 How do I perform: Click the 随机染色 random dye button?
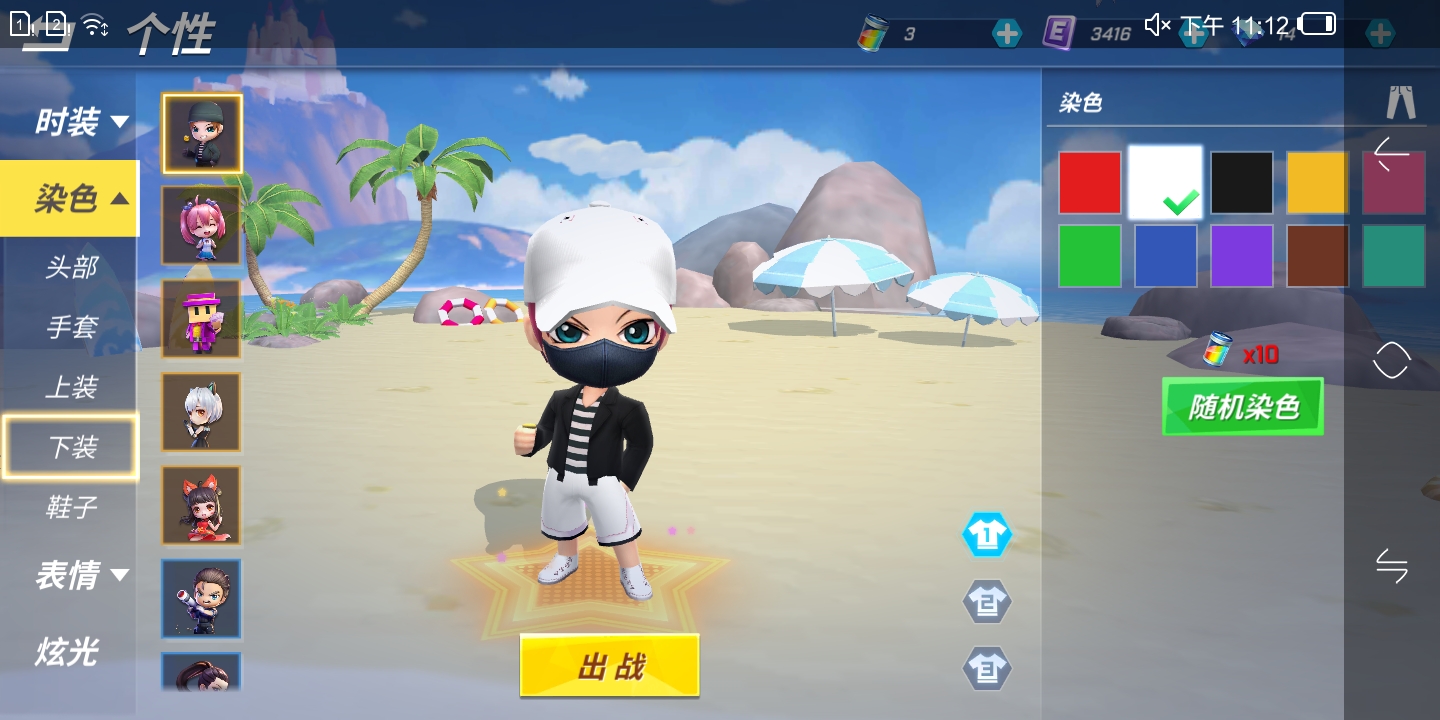click(x=1242, y=406)
